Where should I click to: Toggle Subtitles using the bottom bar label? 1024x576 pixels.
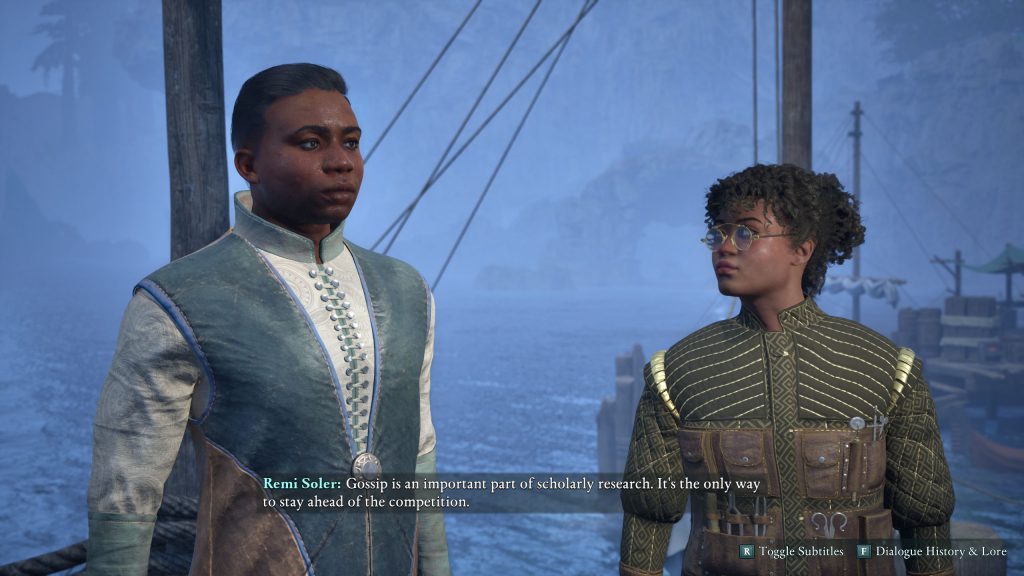(800, 551)
